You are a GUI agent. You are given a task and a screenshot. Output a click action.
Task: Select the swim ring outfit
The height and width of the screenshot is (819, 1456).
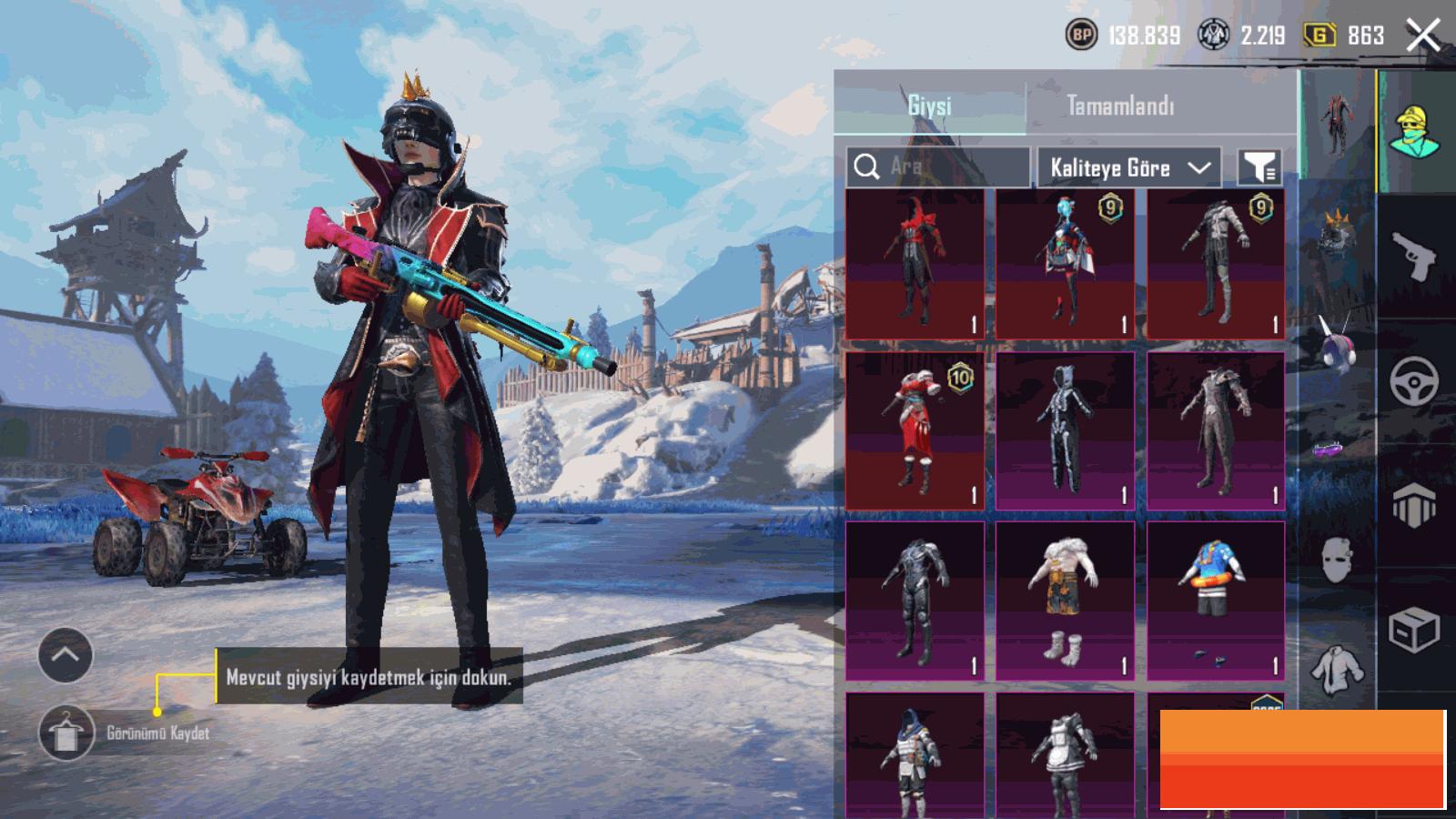tap(1216, 601)
